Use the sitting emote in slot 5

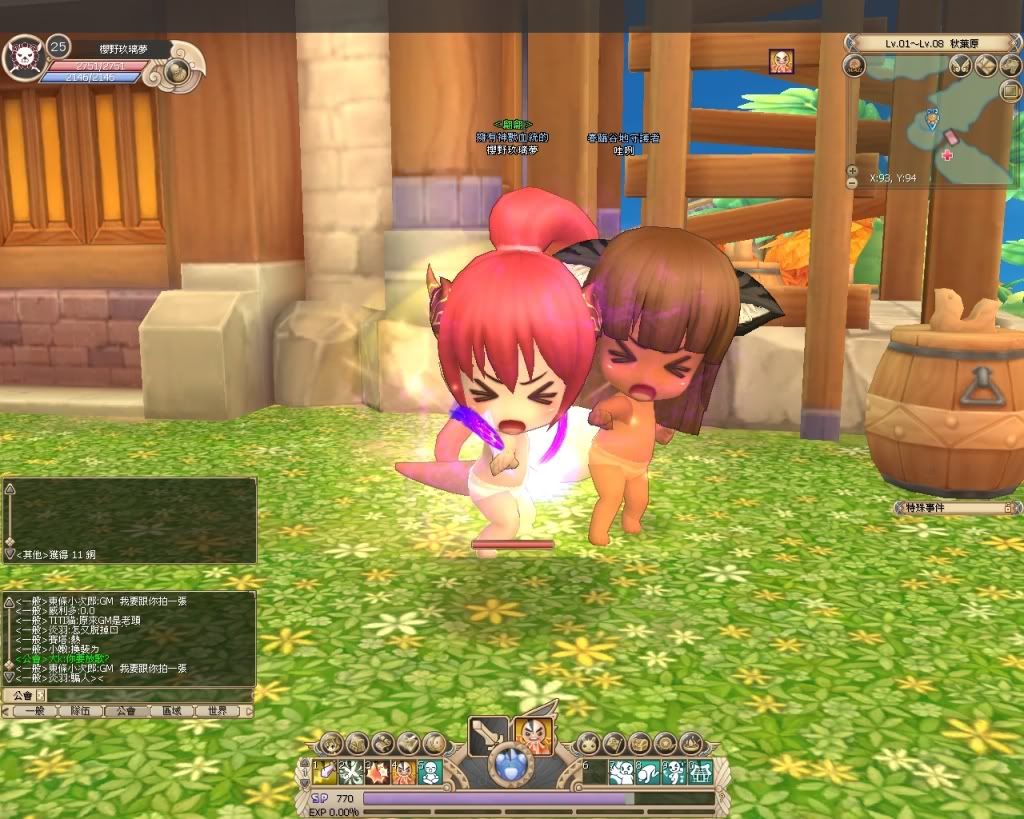point(429,772)
